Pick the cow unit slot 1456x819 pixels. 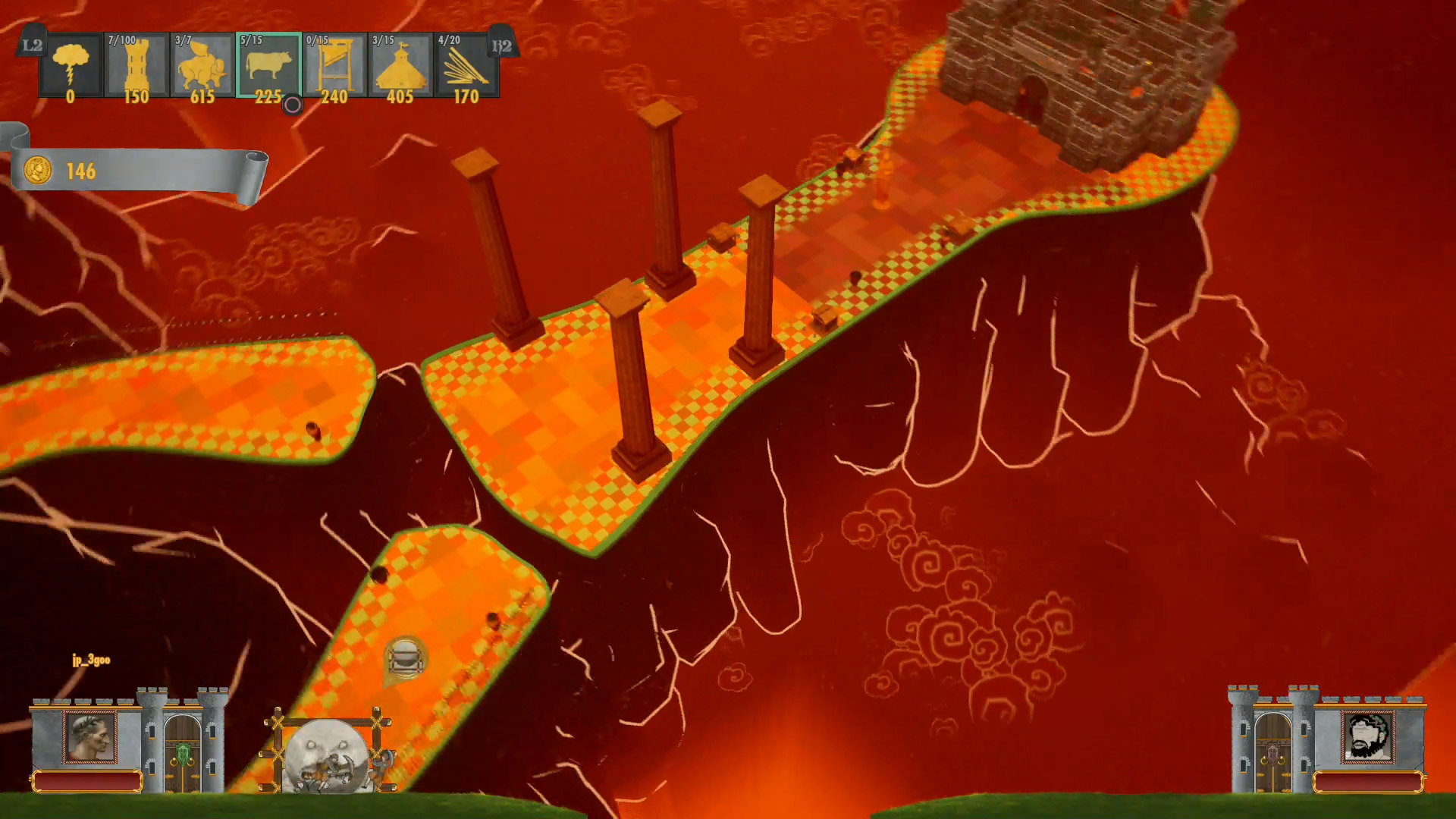coord(268,66)
